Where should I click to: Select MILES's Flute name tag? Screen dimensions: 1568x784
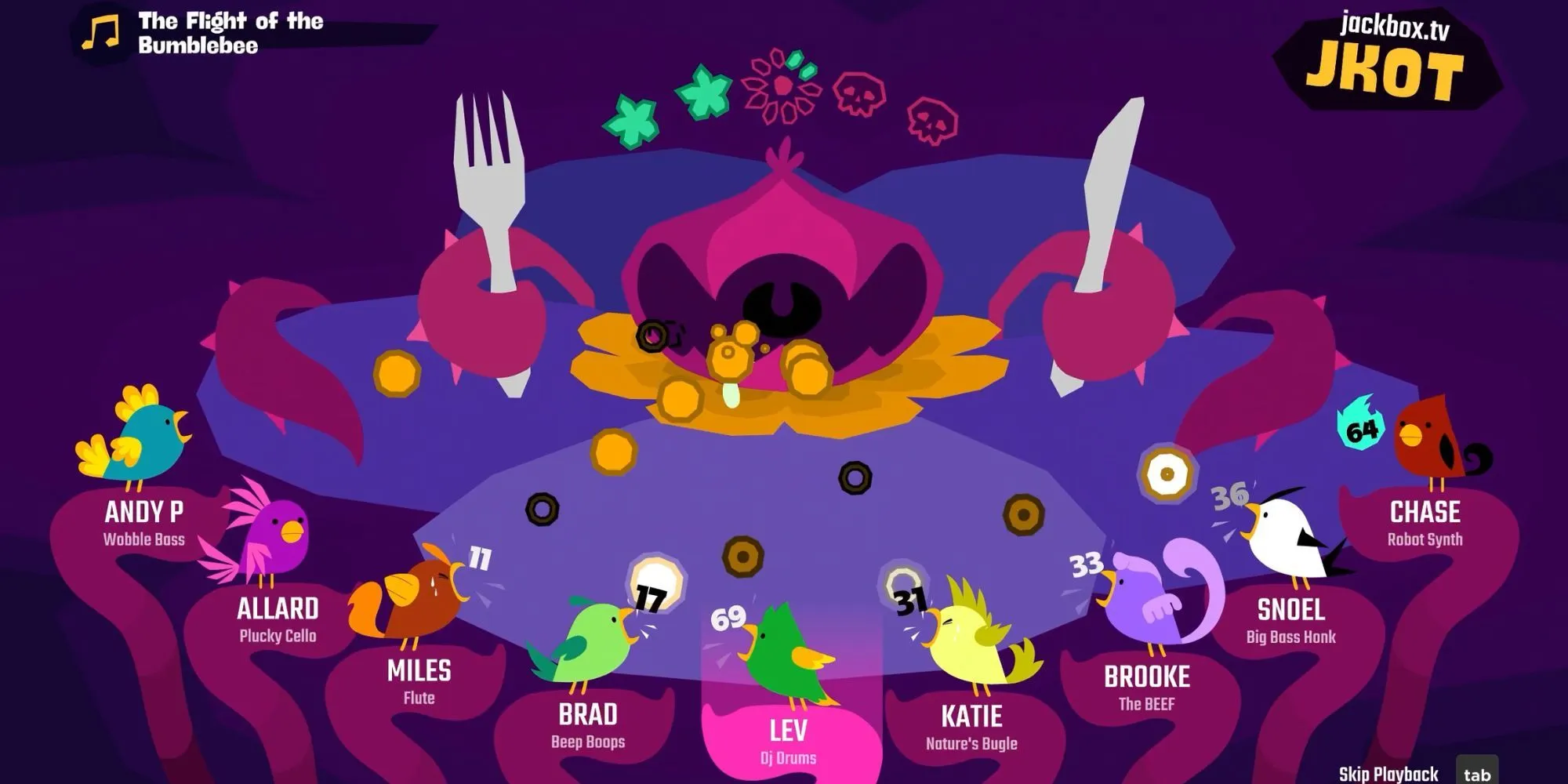[x=419, y=681]
